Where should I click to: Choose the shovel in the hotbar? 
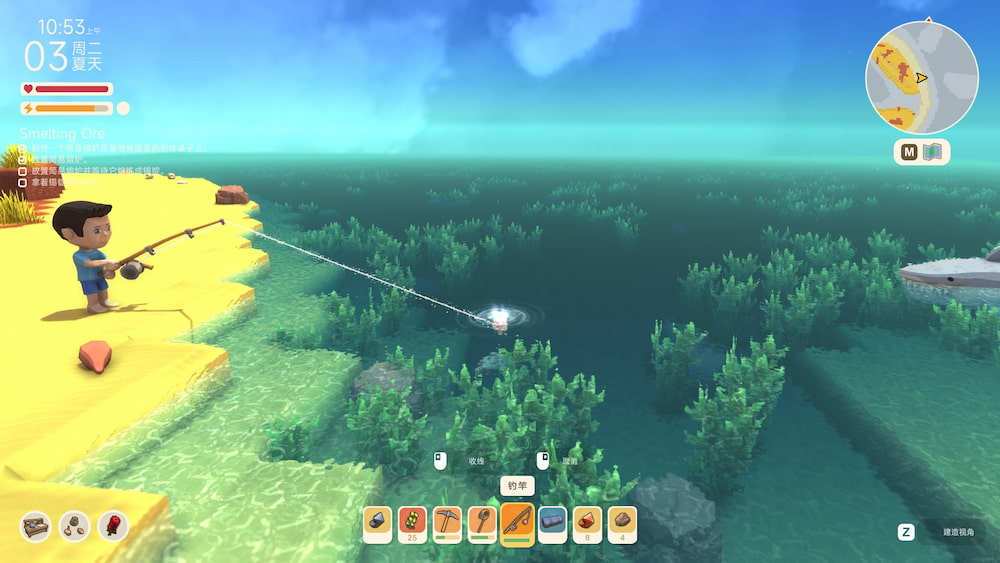(482, 523)
